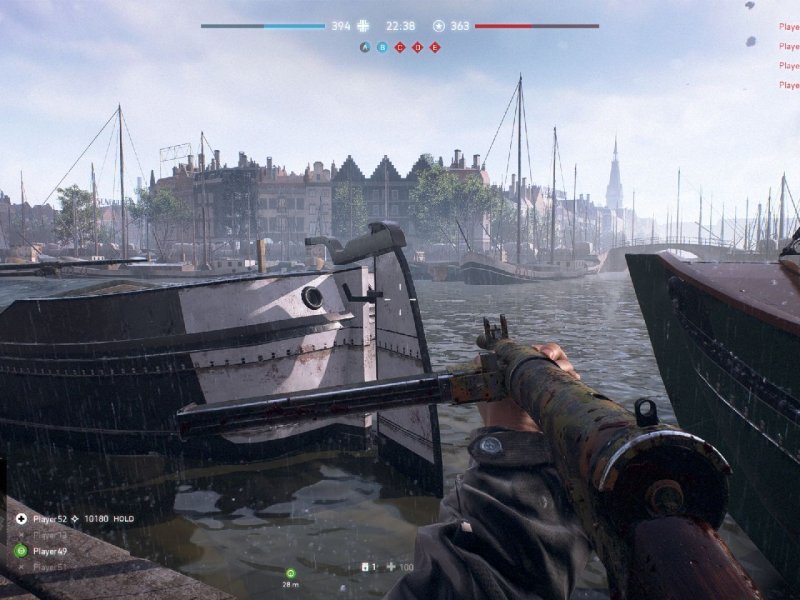
Task: Select squad member Player52 in squad list
Action: [50, 519]
